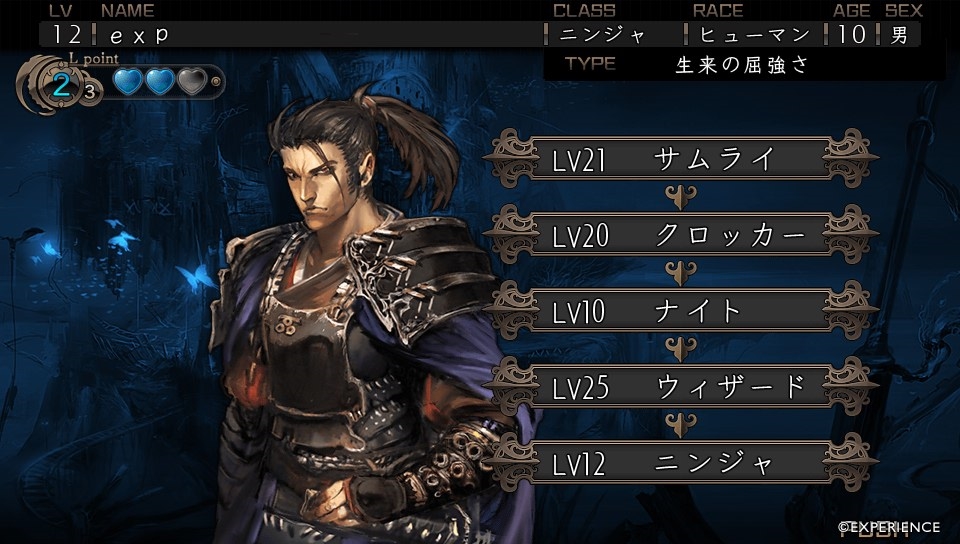Choose the LV12 ニンジャ class entry
The image size is (960, 544).
coord(680,463)
